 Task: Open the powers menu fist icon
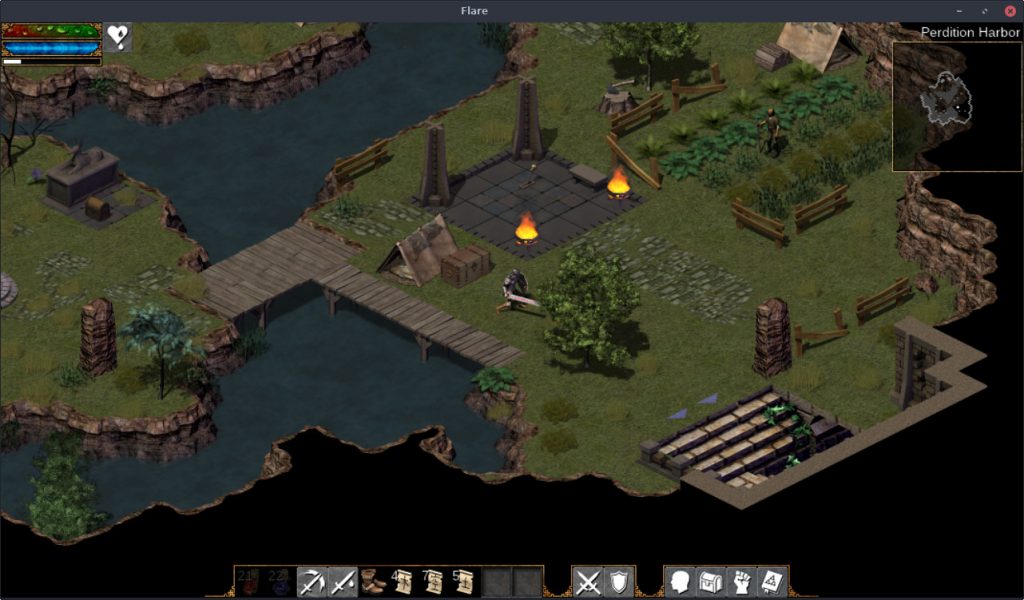point(742,581)
